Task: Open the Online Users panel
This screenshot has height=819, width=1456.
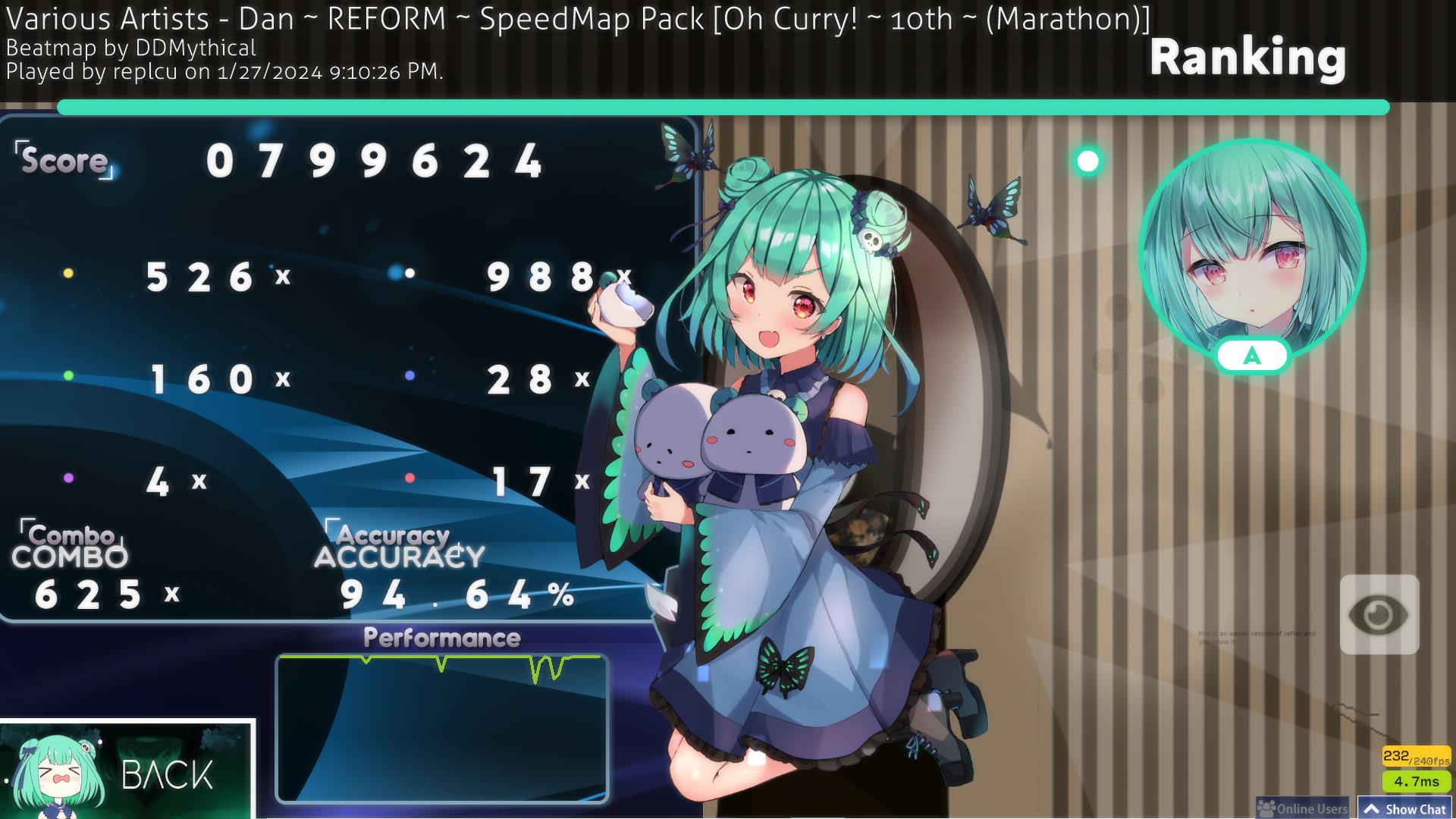Action: pos(1303,808)
